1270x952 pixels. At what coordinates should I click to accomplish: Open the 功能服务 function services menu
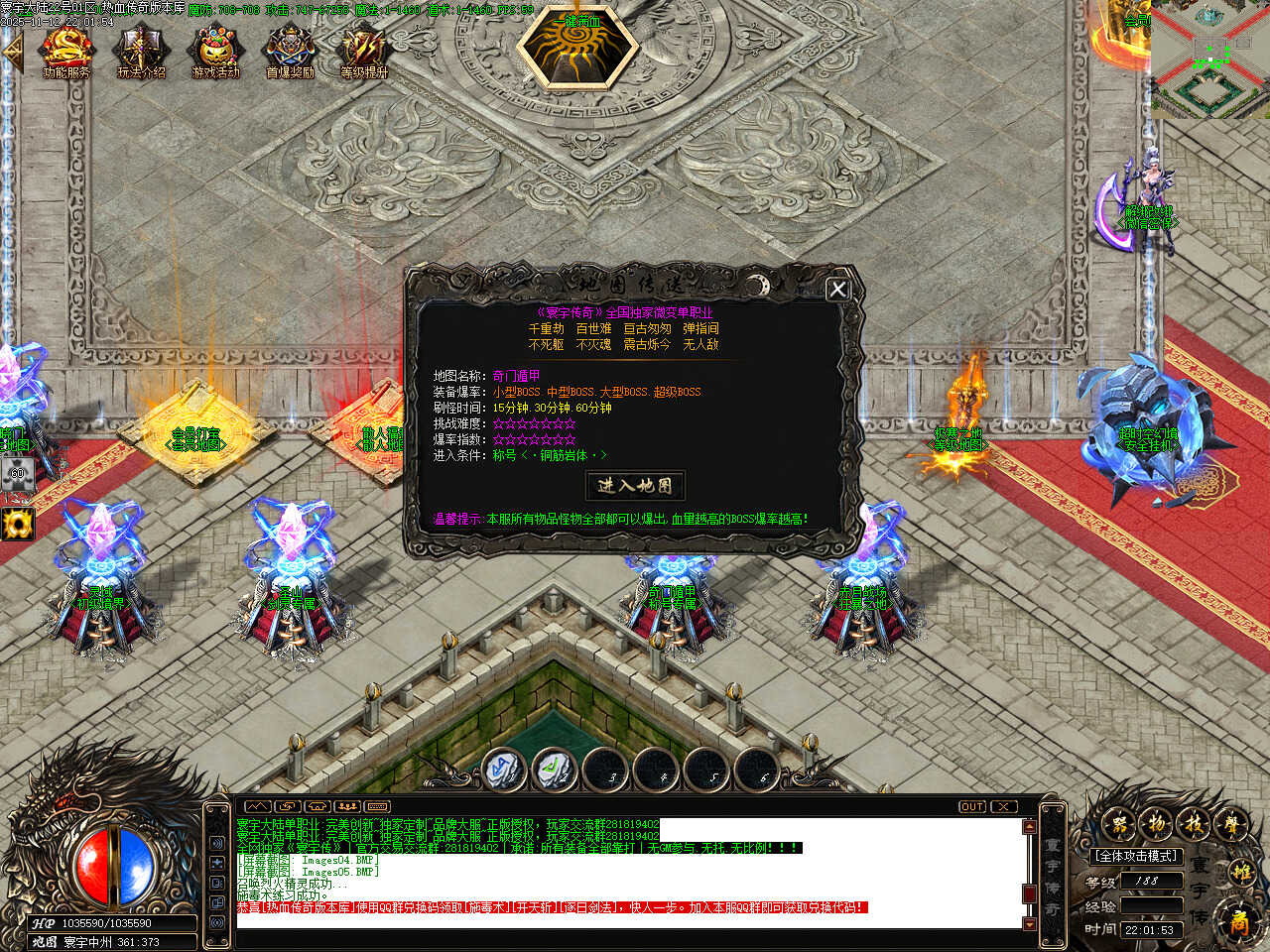(66, 51)
